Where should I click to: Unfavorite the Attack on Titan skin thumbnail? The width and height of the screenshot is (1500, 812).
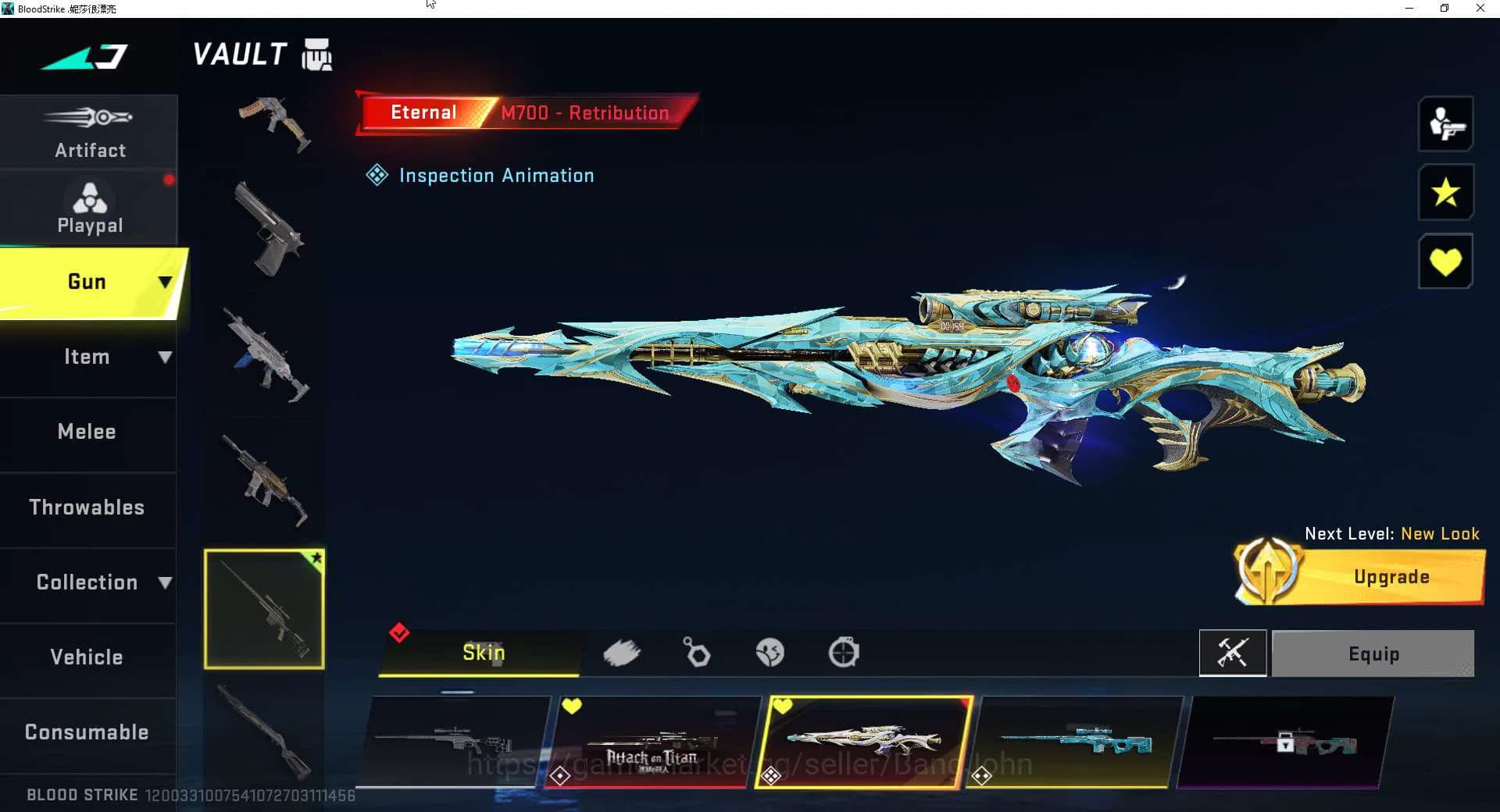pos(573,706)
